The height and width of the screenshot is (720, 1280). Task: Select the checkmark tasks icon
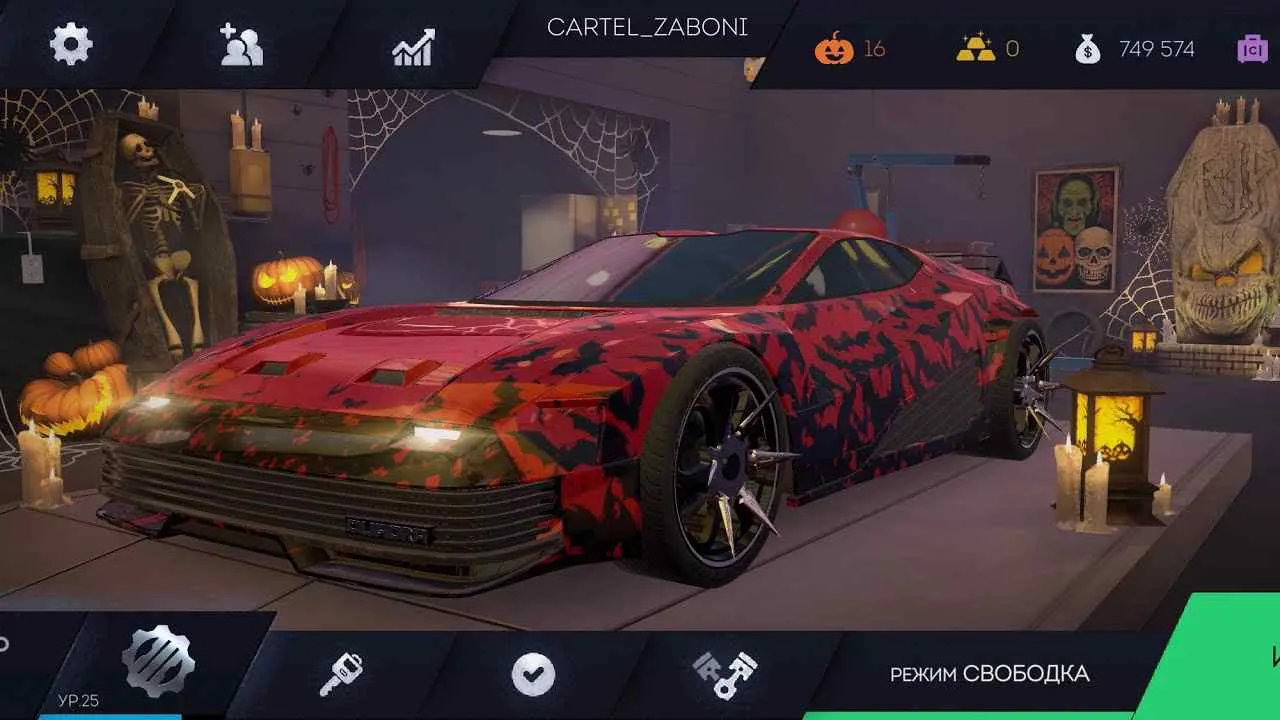tap(533, 671)
